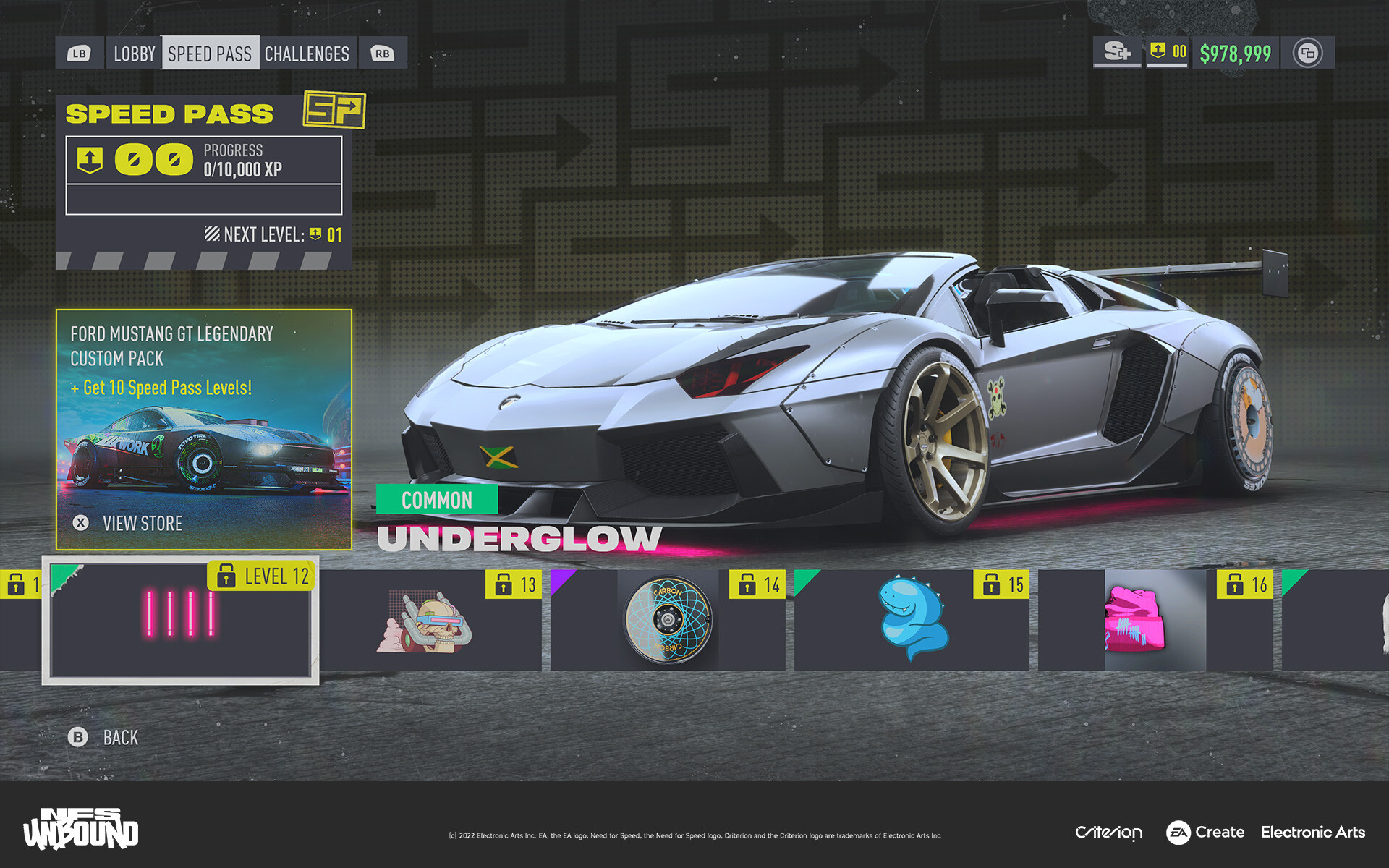The image size is (1389, 868).
Task: Select the Level 12 underglow reward tile
Action: tap(180, 620)
